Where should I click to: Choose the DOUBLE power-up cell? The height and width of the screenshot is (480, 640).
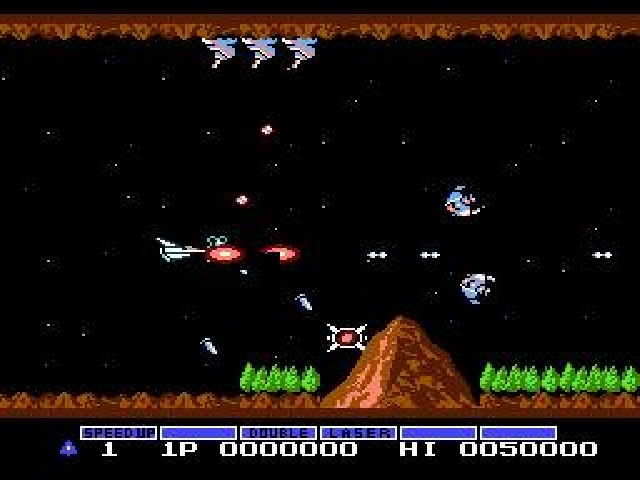278,433
